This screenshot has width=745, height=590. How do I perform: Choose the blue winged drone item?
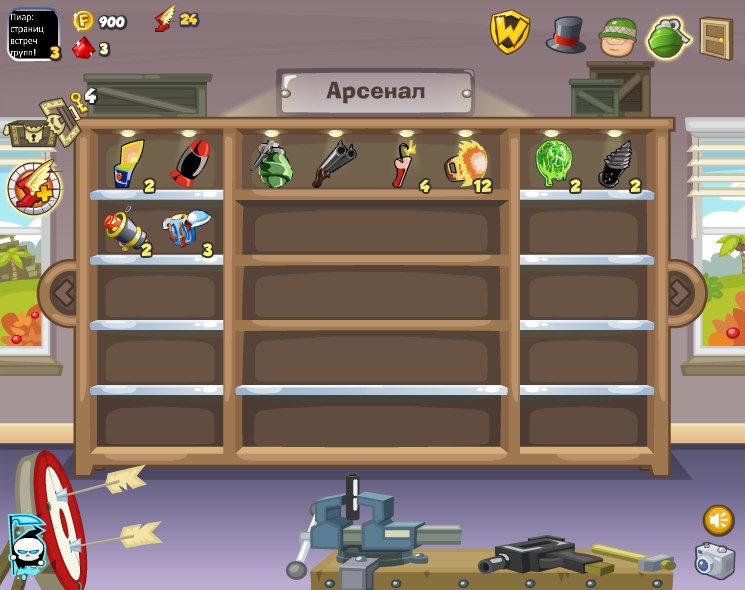[186, 229]
